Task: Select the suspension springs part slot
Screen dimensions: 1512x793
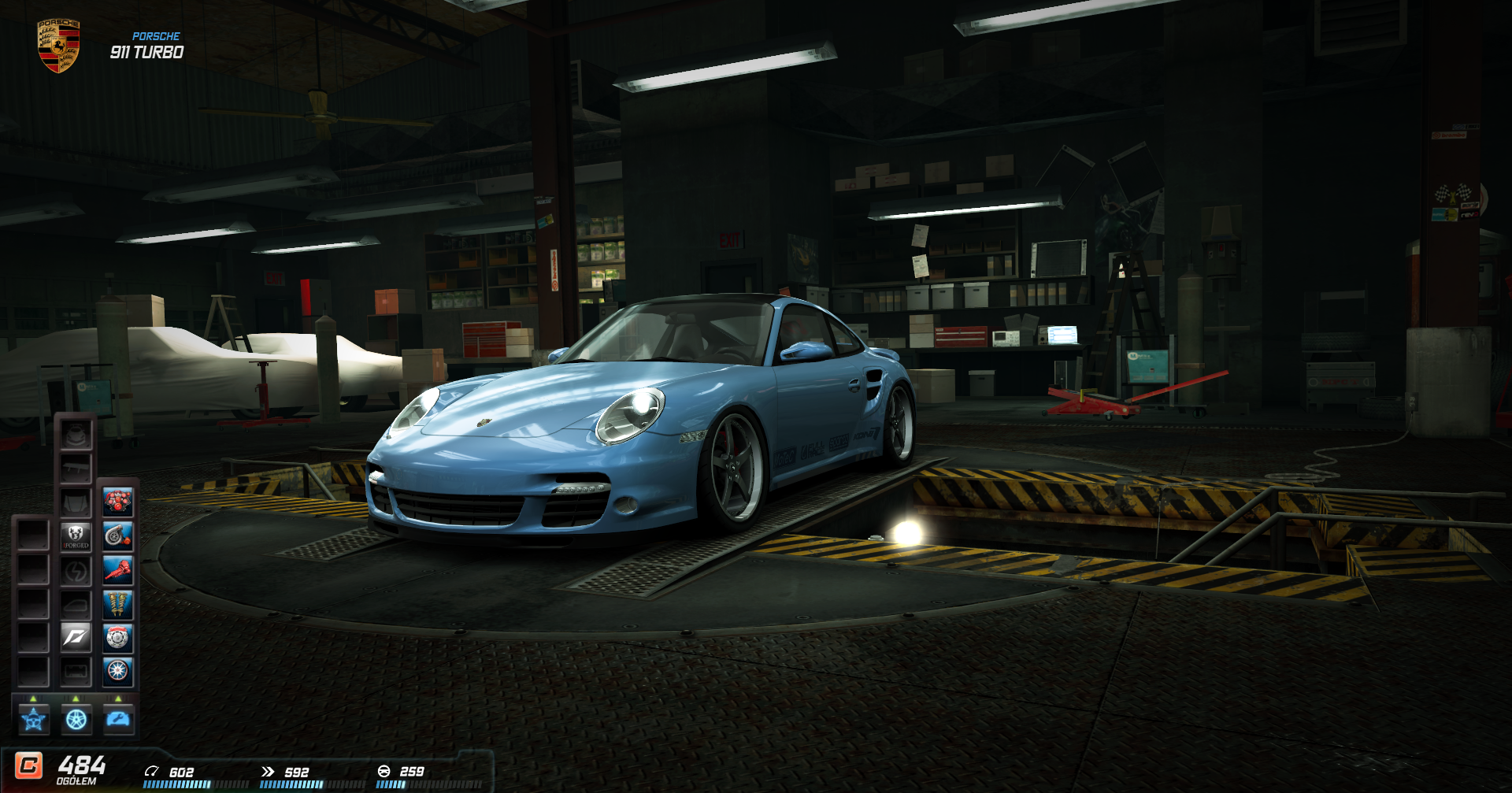Action: [x=117, y=604]
